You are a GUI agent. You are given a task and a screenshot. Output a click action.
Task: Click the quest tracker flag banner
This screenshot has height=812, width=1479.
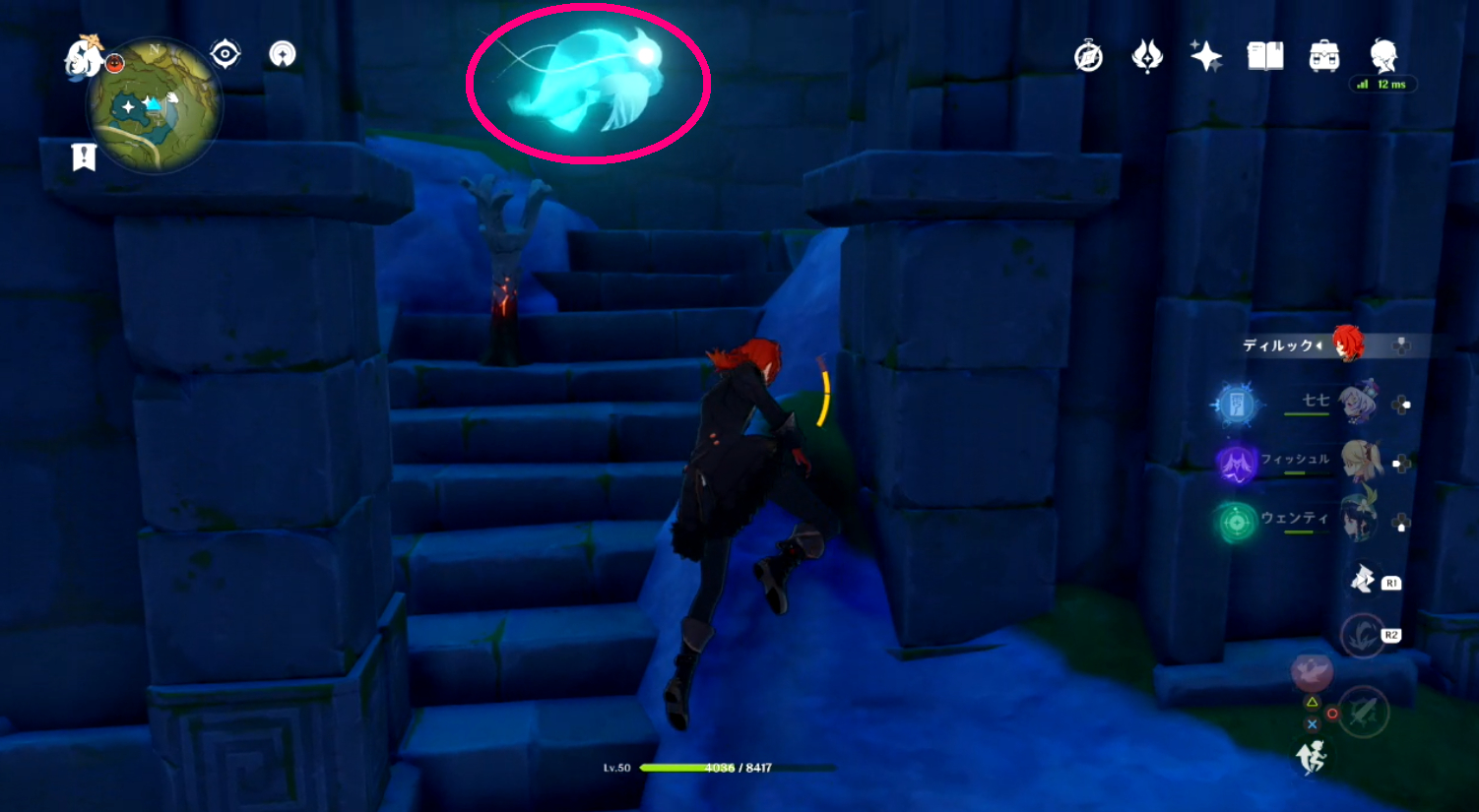(84, 155)
